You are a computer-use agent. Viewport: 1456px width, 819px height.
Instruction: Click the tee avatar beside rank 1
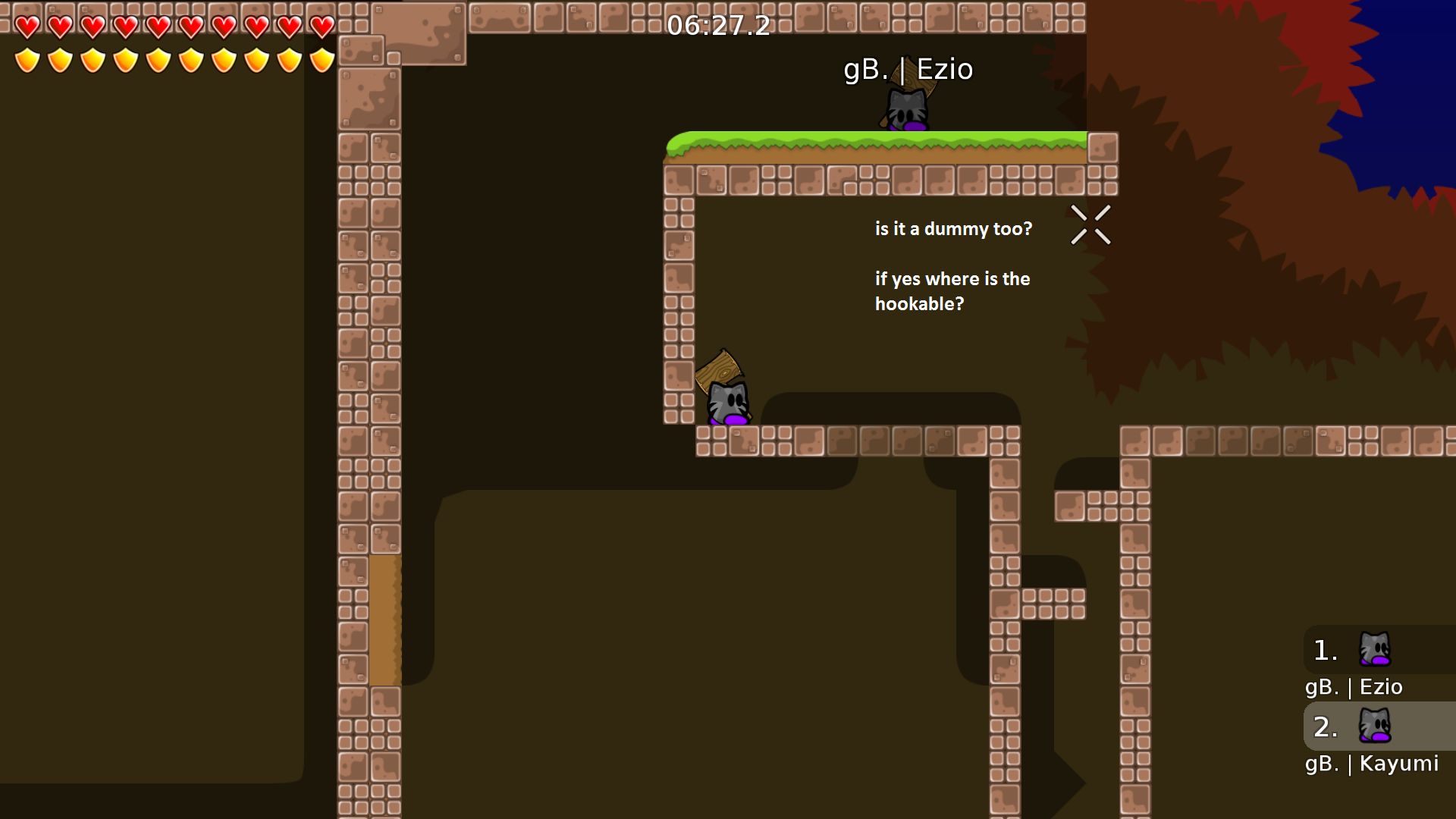click(x=1373, y=648)
